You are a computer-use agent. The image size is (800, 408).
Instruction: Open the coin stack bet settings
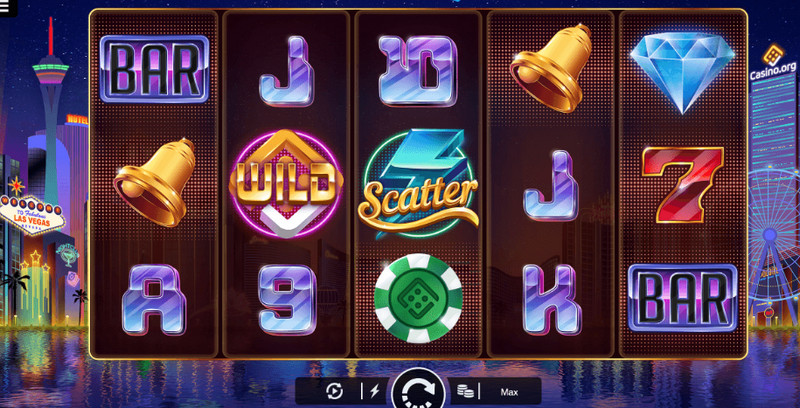click(465, 391)
